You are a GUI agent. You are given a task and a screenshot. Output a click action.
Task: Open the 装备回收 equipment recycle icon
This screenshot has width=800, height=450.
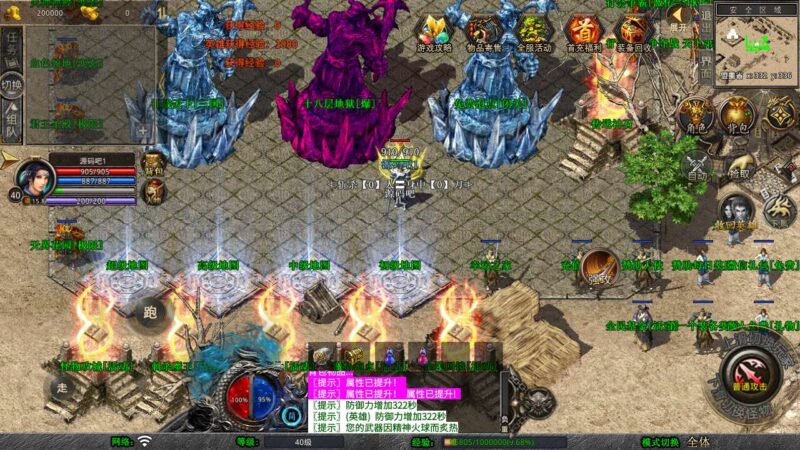point(634,33)
